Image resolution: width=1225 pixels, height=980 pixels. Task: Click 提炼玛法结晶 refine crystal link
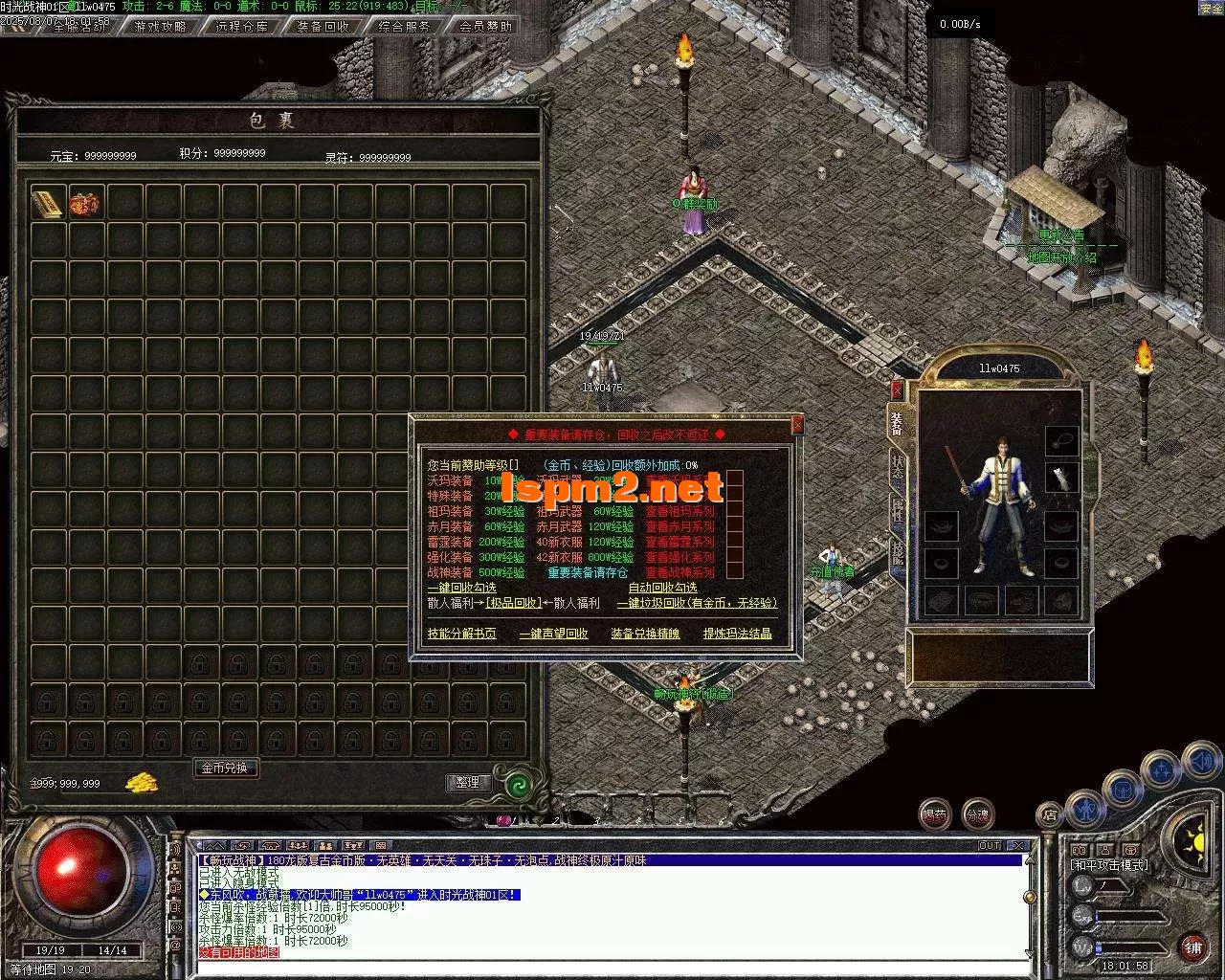[737, 634]
